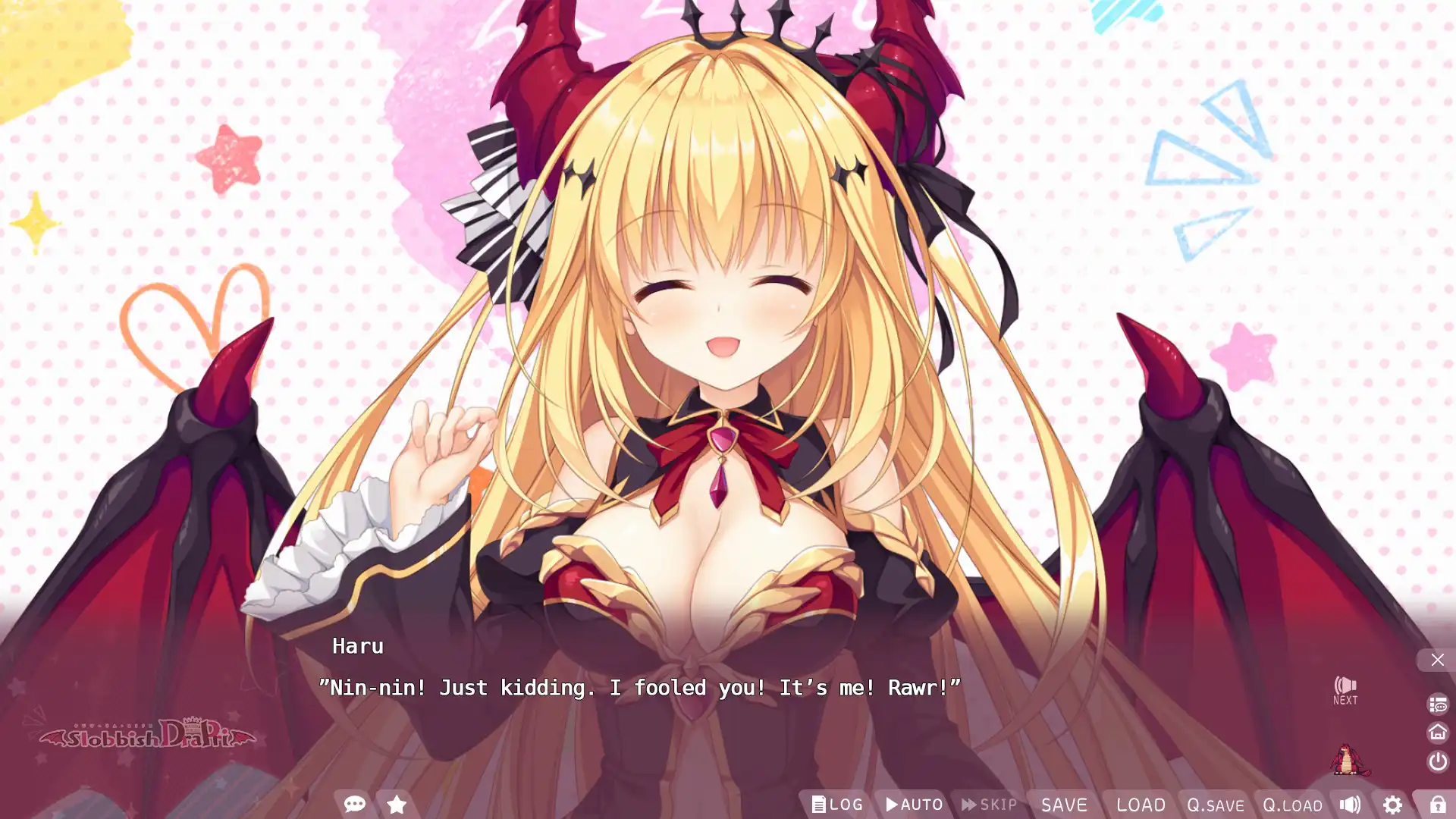Image resolution: width=1456 pixels, height=819 pixels.
Task: Select the star favorite icon
Action: (x=396, y=805)
